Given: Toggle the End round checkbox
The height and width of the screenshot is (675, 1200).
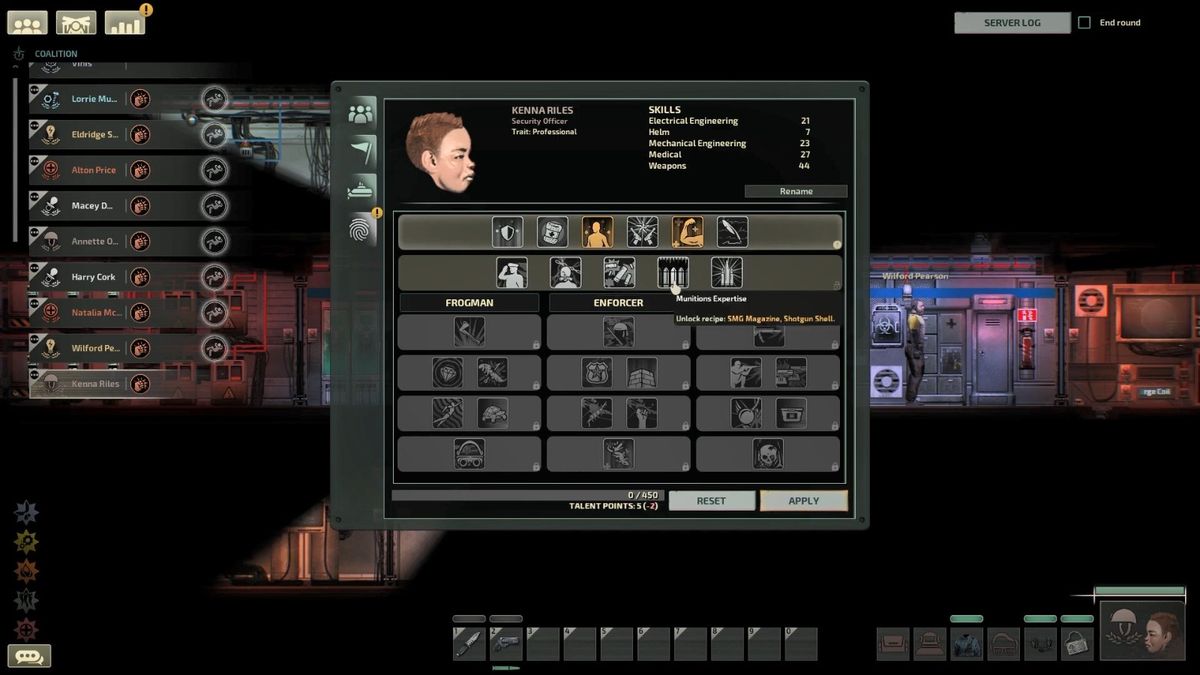Looking at the screenshot, I should [x=1084, y=23].
